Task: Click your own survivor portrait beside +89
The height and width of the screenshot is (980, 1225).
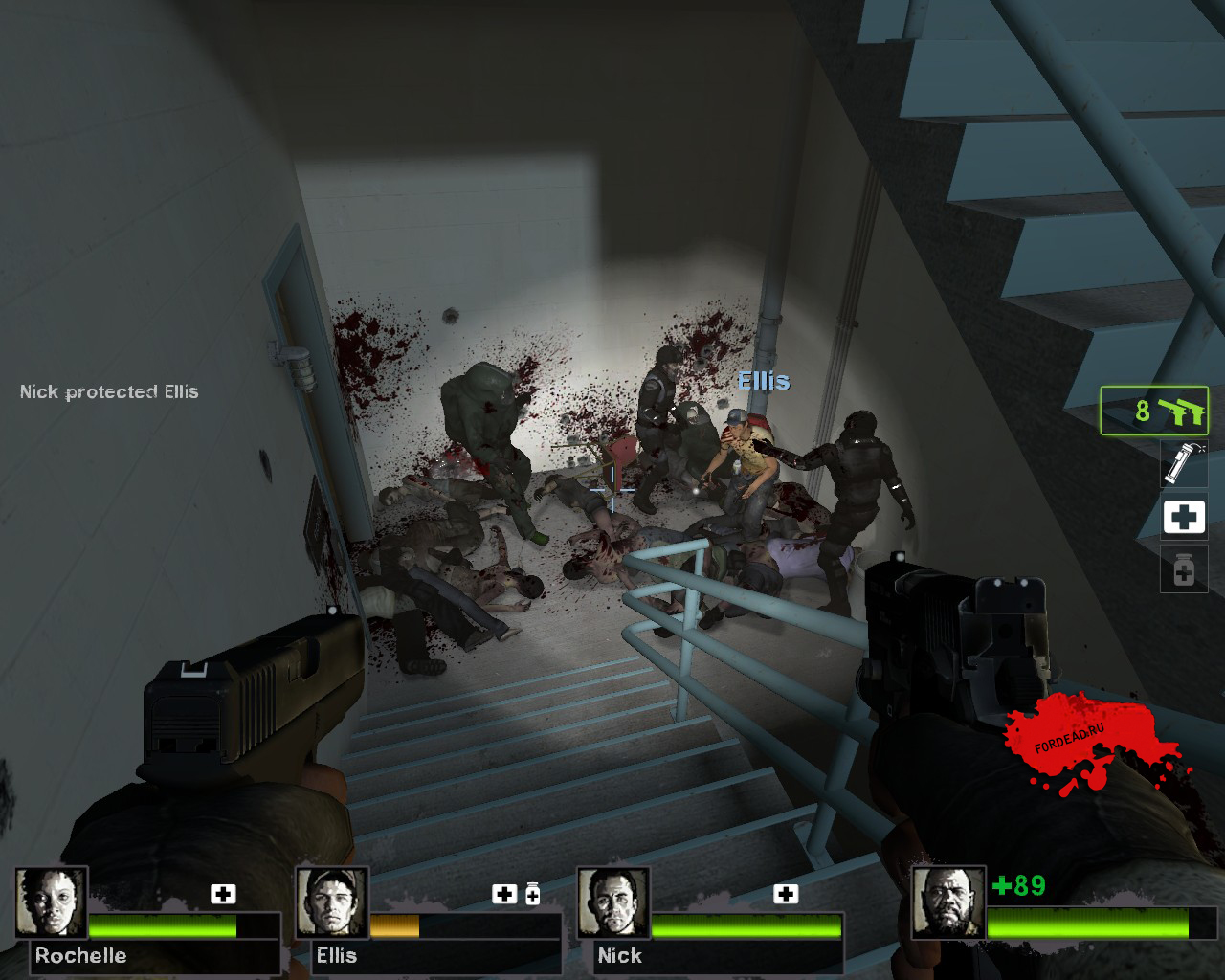Action: point(947,902)
